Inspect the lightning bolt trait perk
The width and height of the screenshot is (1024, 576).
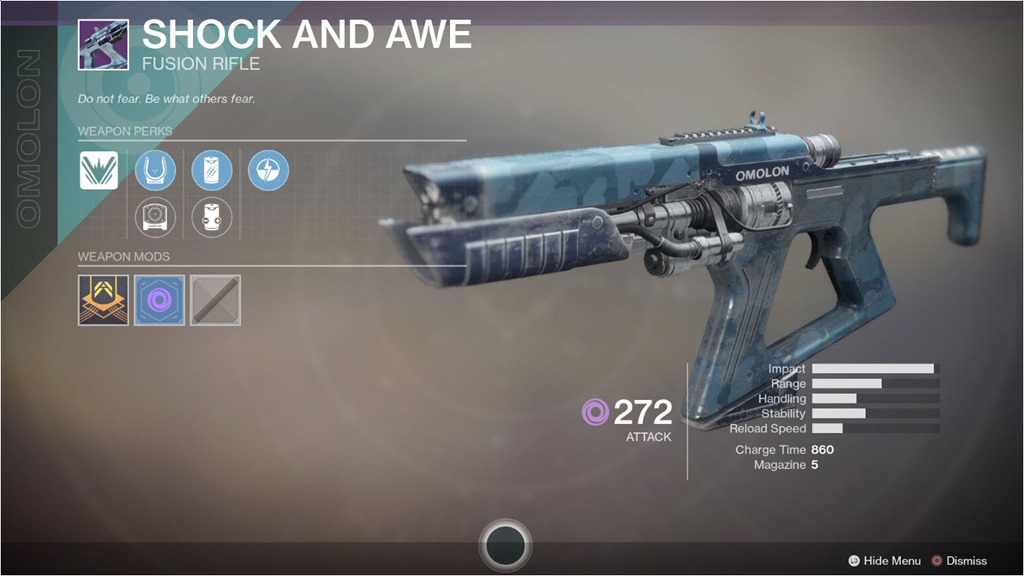coord(268,170)
